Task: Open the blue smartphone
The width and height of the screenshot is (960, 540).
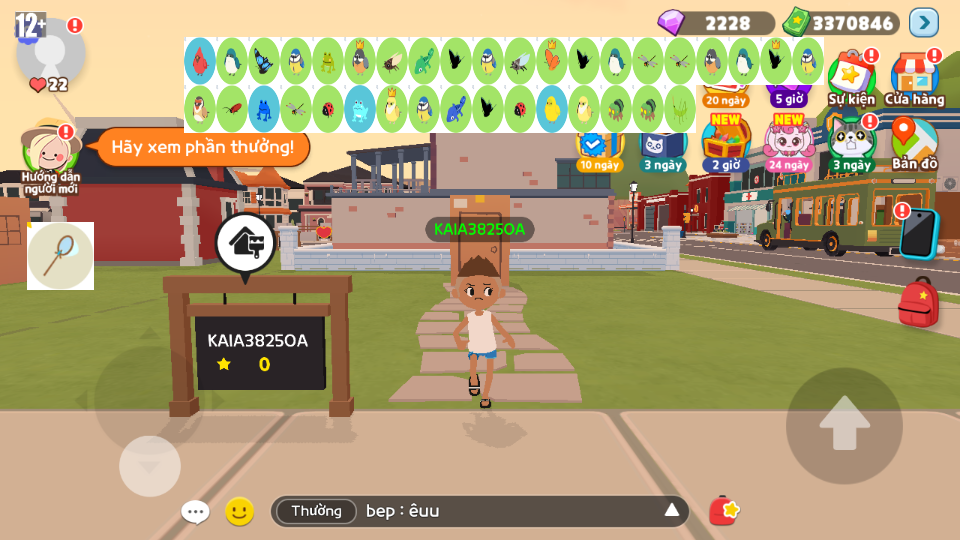Action: 917,233
